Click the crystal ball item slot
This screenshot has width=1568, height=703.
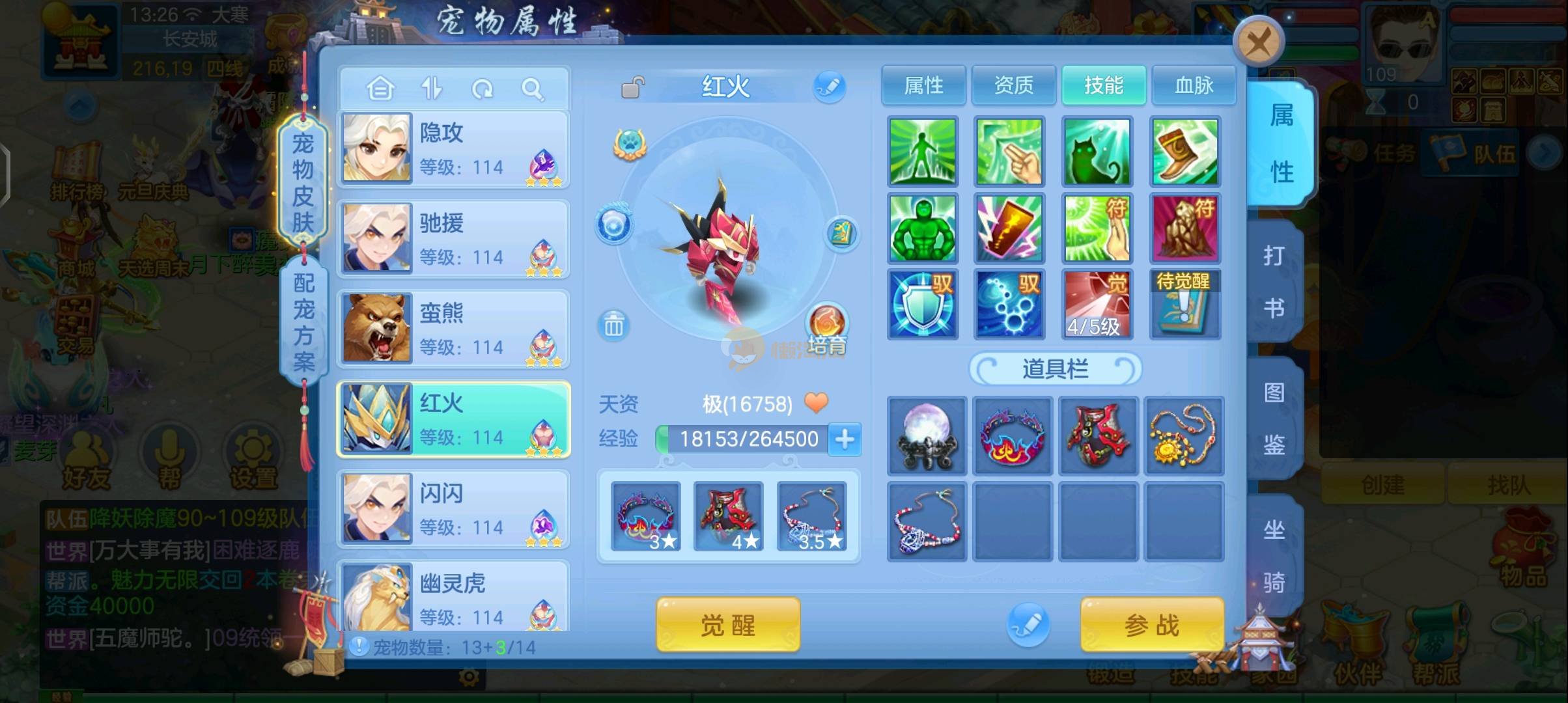(927, 435)
